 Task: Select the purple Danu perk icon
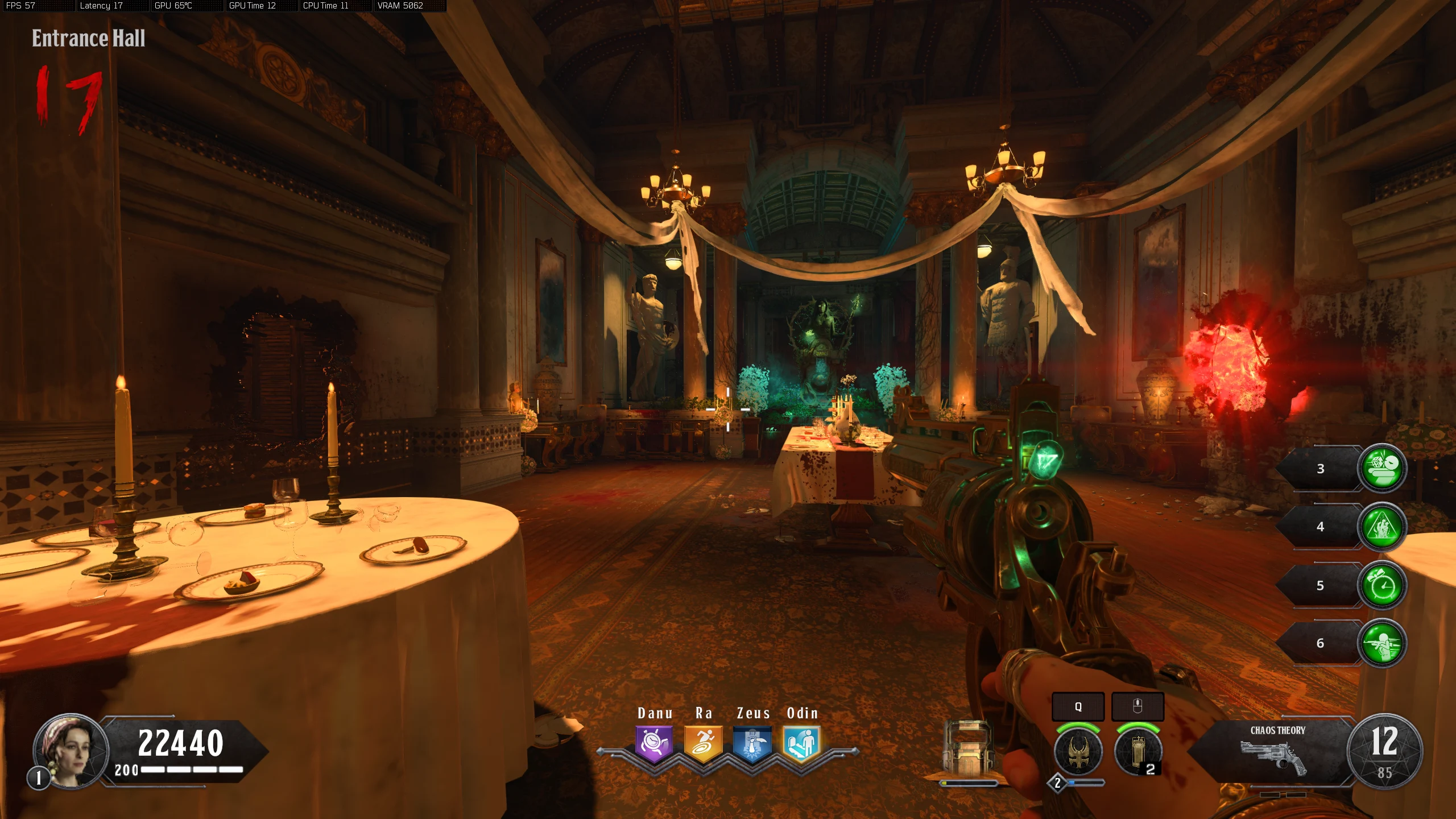pyautogui.click(x=654, y=743)
